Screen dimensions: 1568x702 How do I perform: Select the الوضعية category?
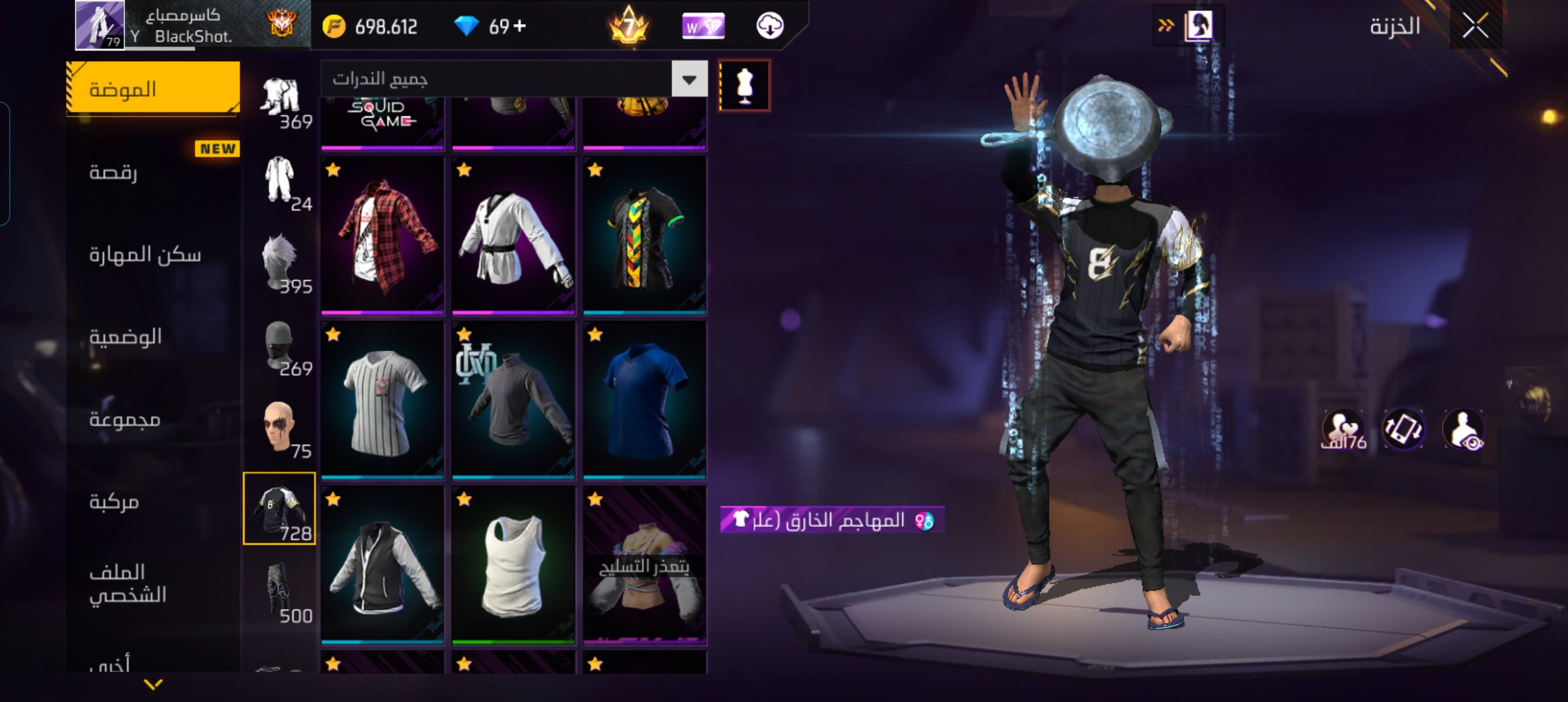[x=125, y=337]
